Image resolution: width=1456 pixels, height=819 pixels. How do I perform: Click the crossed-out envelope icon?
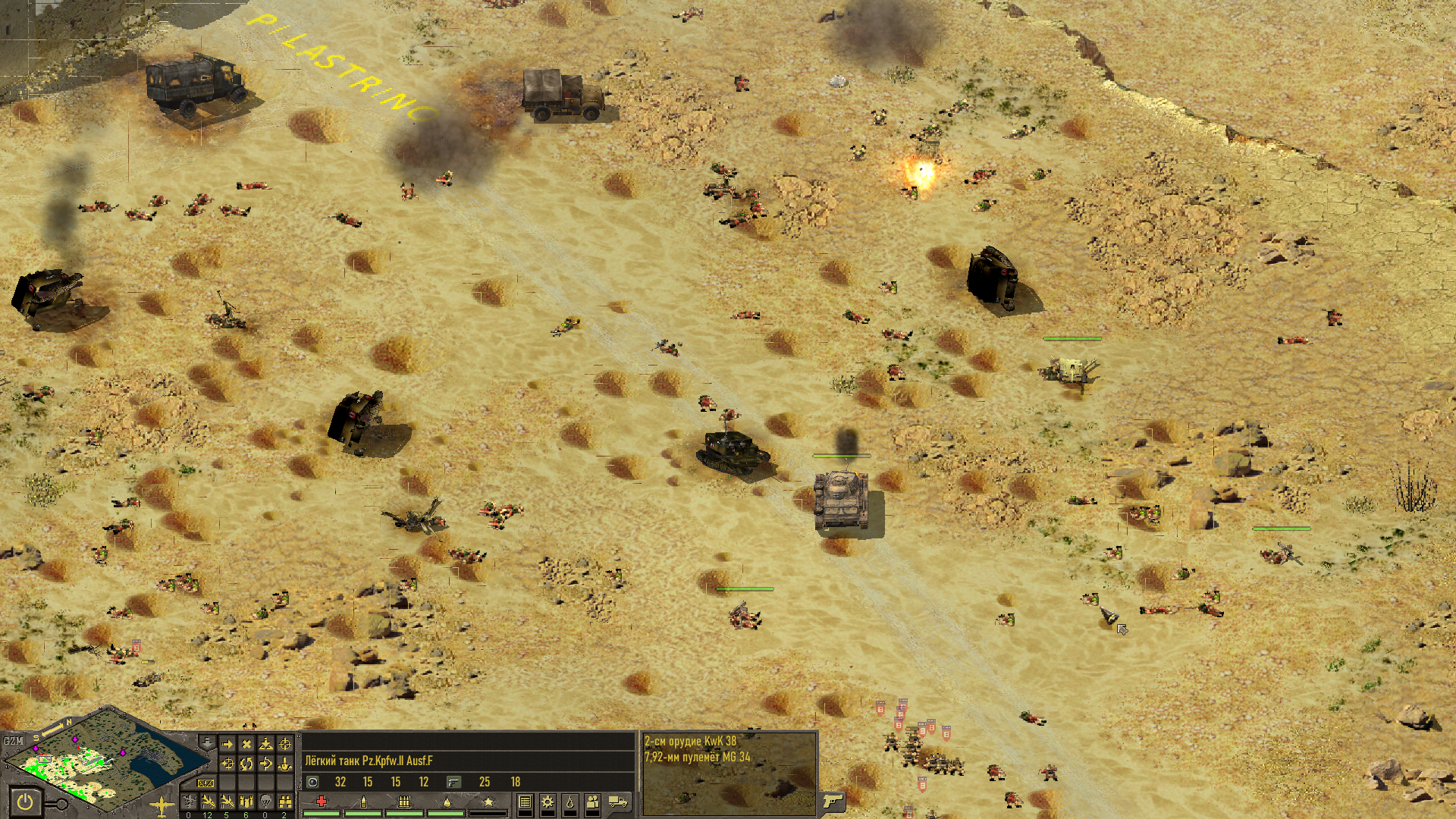tap(206, 783)
